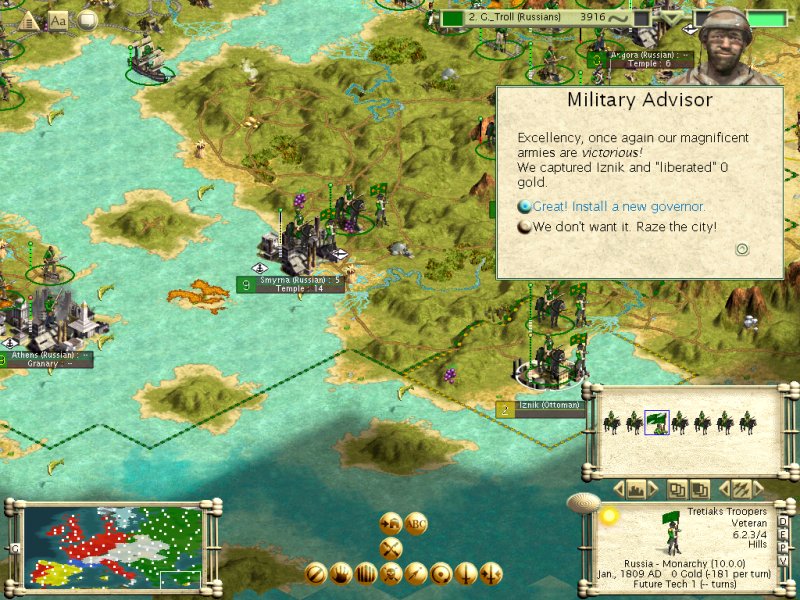Choose the fortify hand order button
The height and width of the screenshot is (600, 800).
pos(341,573)
